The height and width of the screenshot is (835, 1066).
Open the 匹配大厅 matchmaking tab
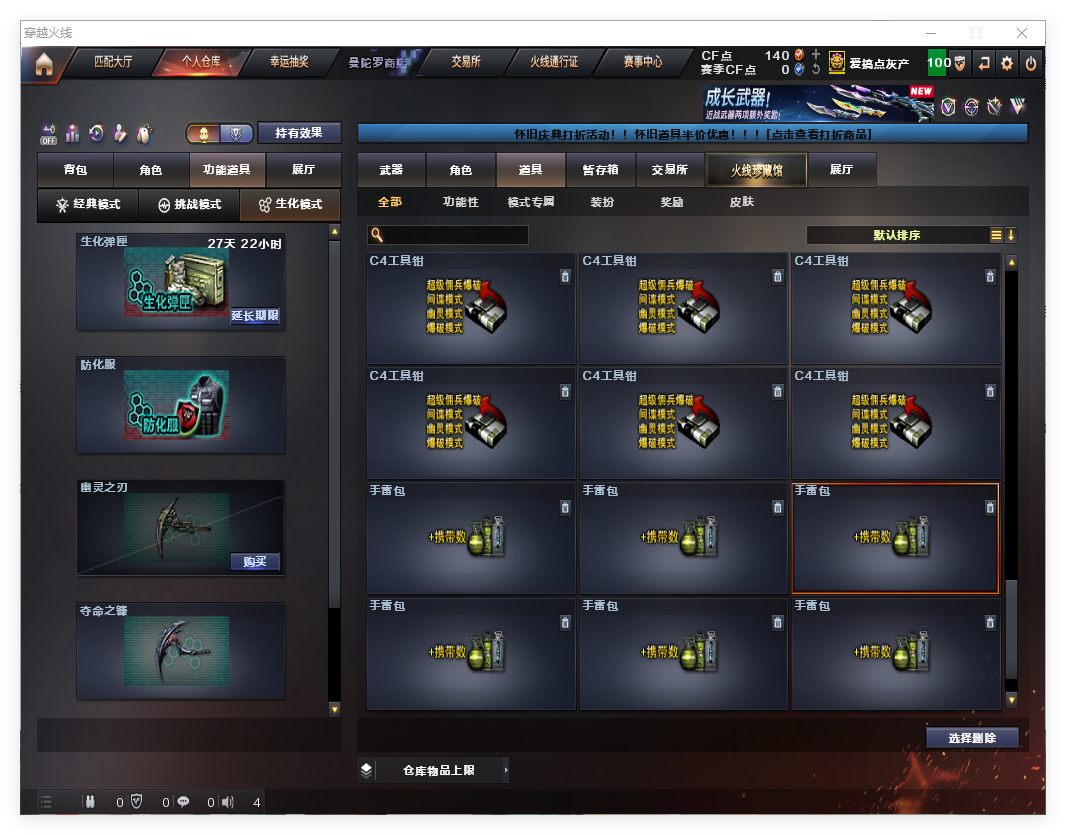click(x=112, y=62)
